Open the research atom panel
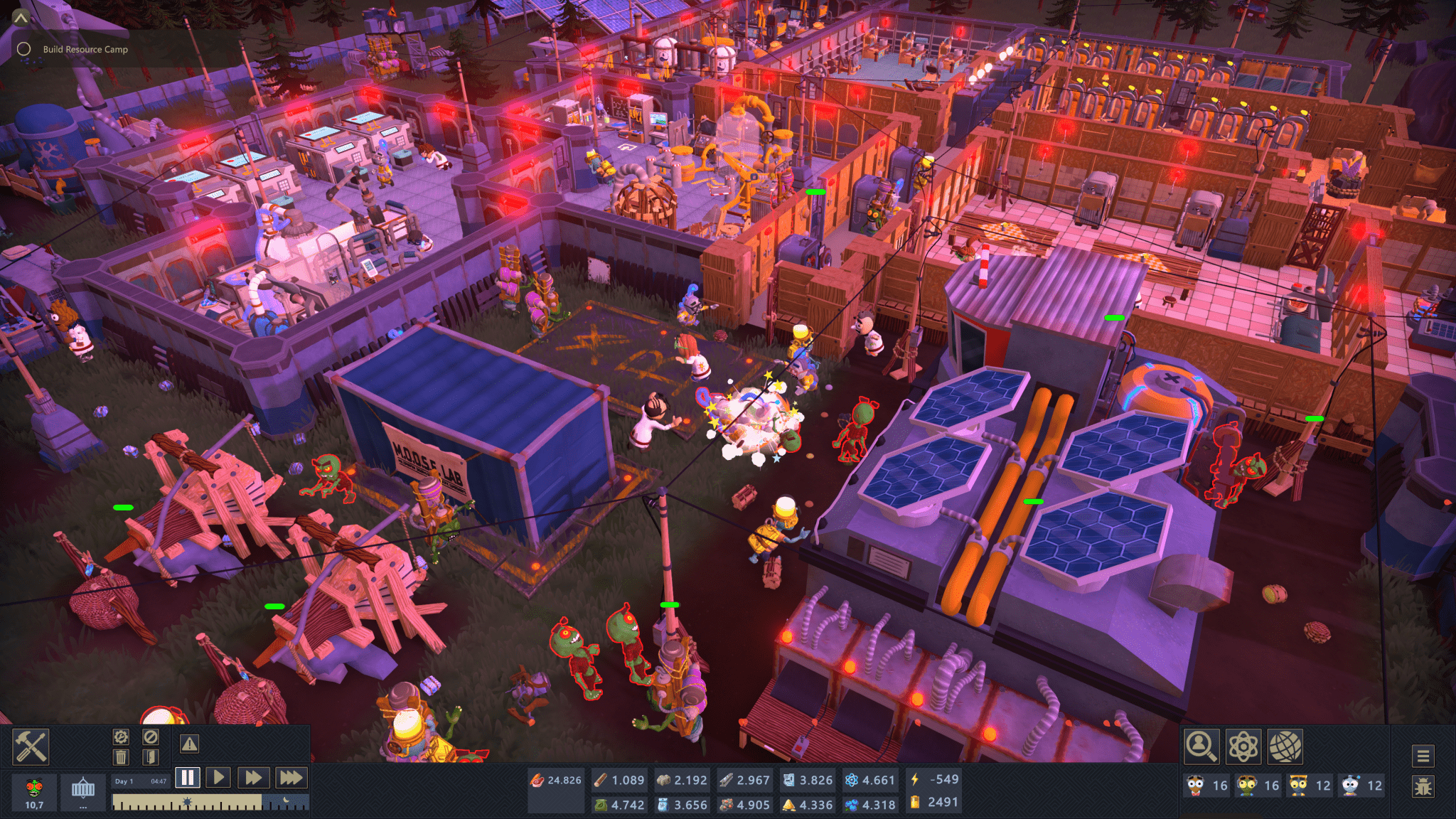 pos(1243,747)
